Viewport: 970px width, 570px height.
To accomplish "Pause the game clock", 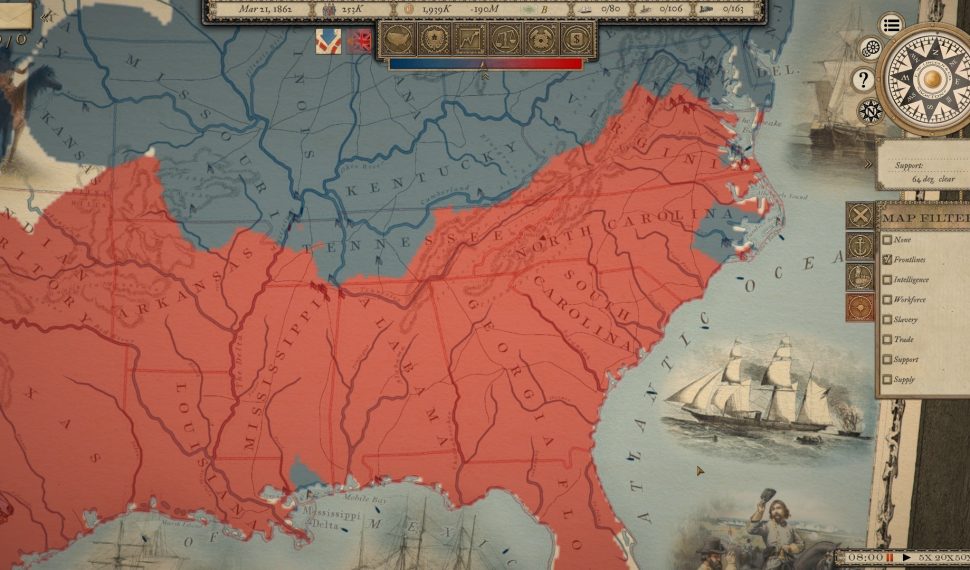I will [x=889, y=557].
